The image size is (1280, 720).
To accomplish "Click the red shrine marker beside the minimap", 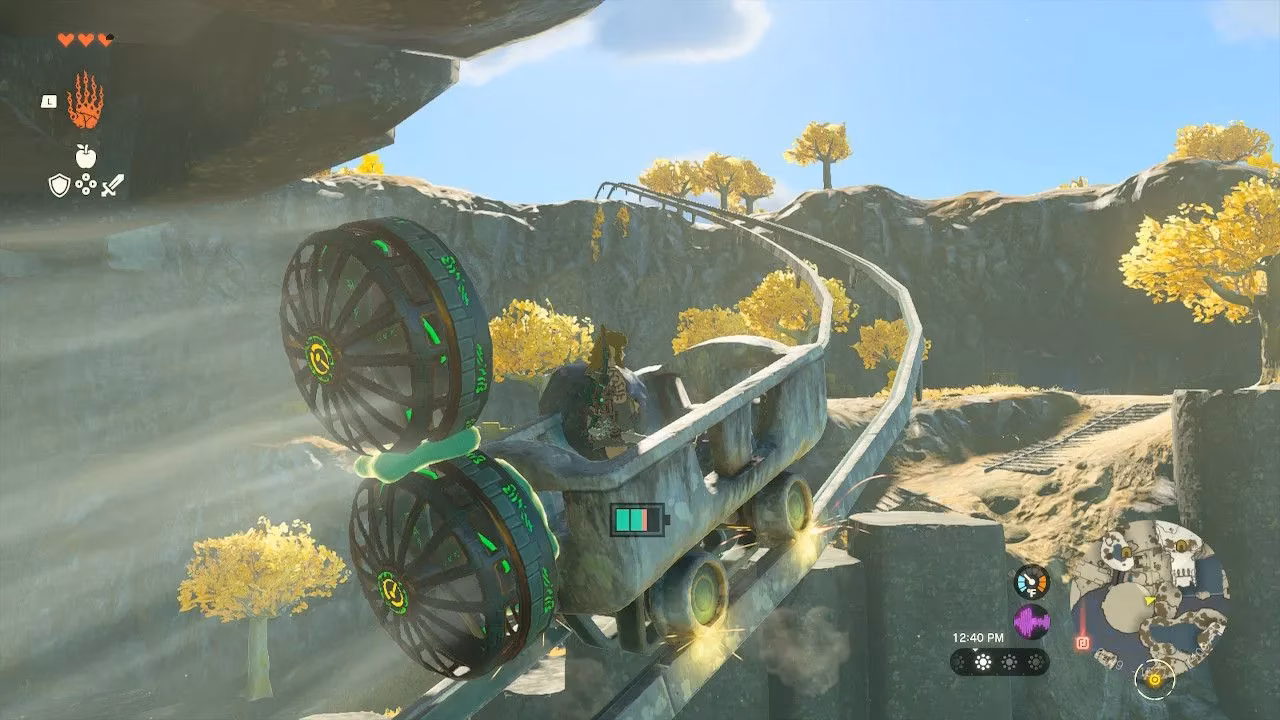I will (x=1081, y=642).
